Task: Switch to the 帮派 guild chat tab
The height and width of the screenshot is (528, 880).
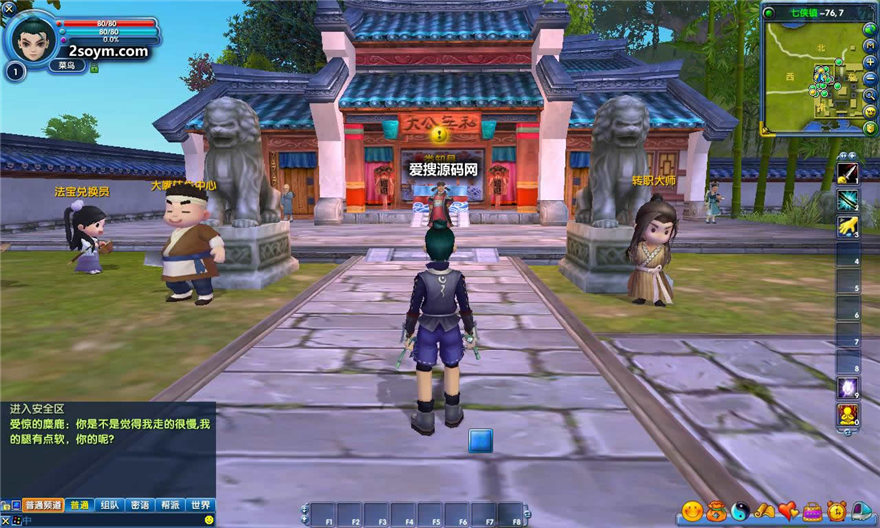Action: coord(170,505)
